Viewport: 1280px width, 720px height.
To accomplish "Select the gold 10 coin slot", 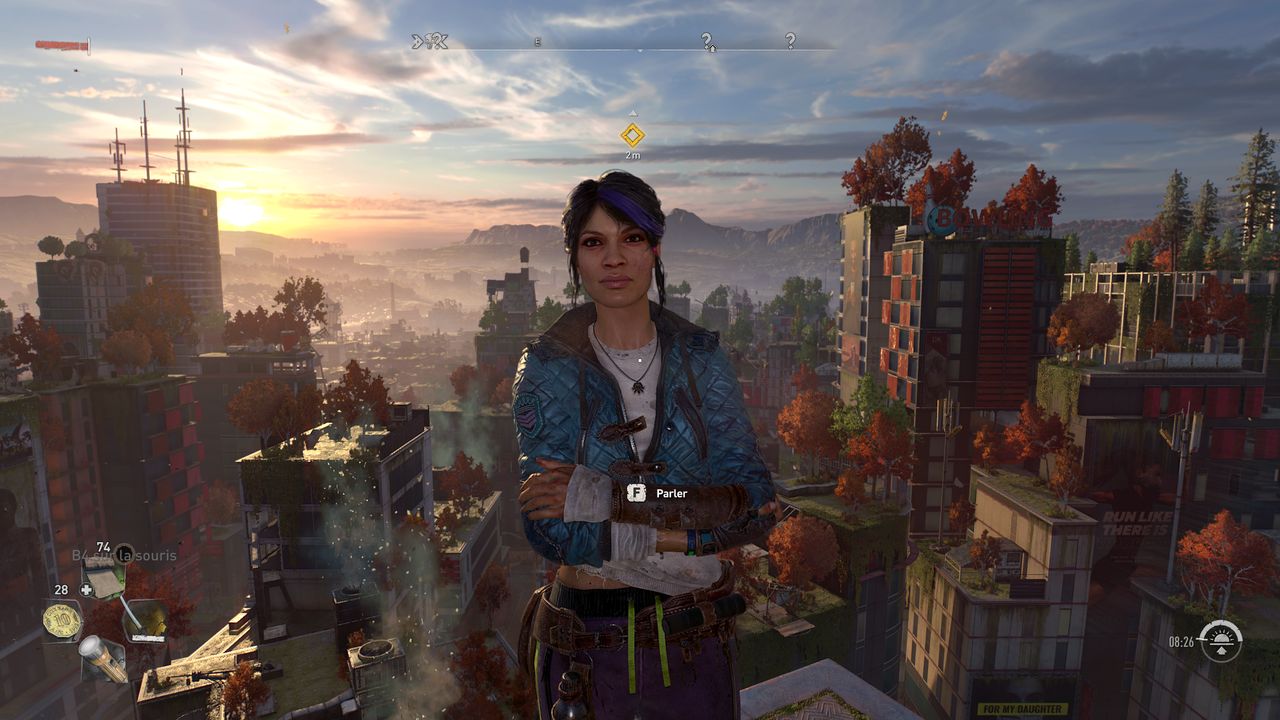I will (x=62, y=621).
